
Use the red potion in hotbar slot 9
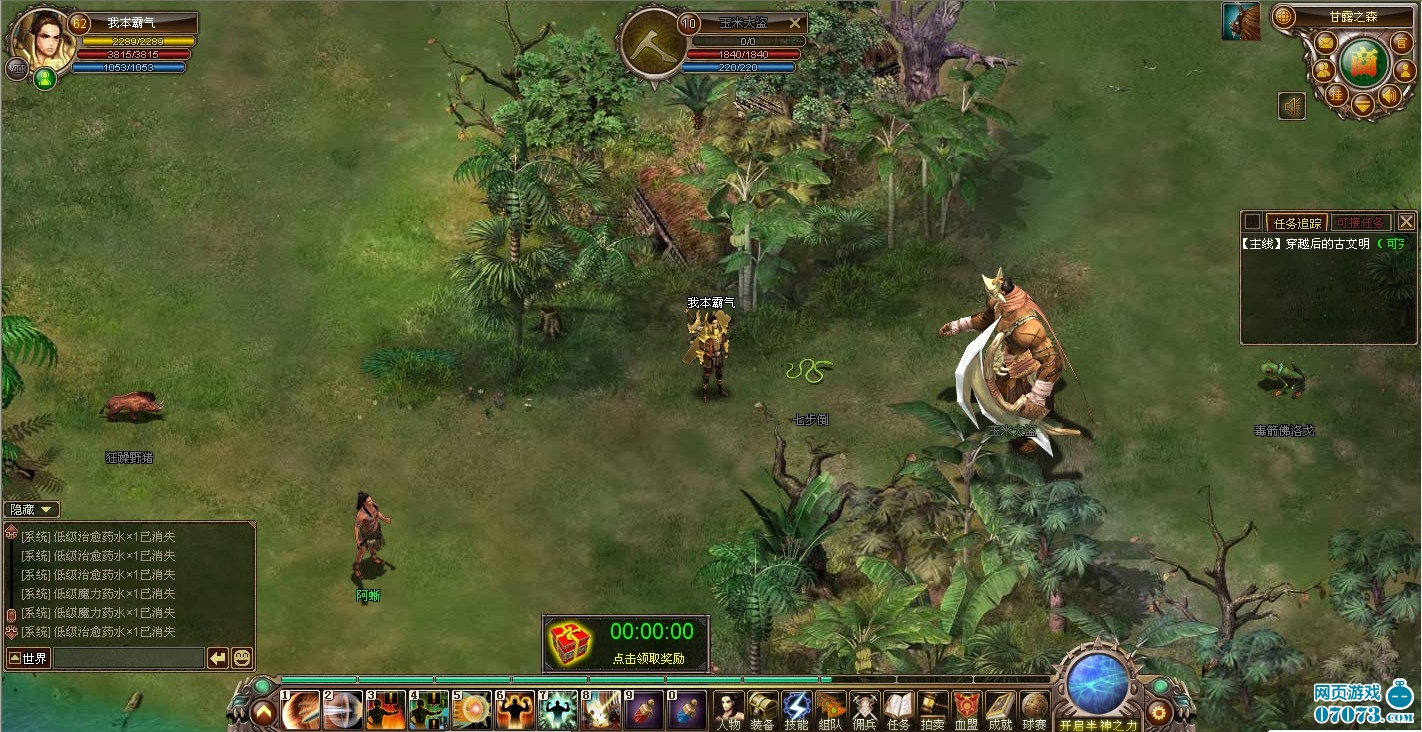(x=643, y=709)
